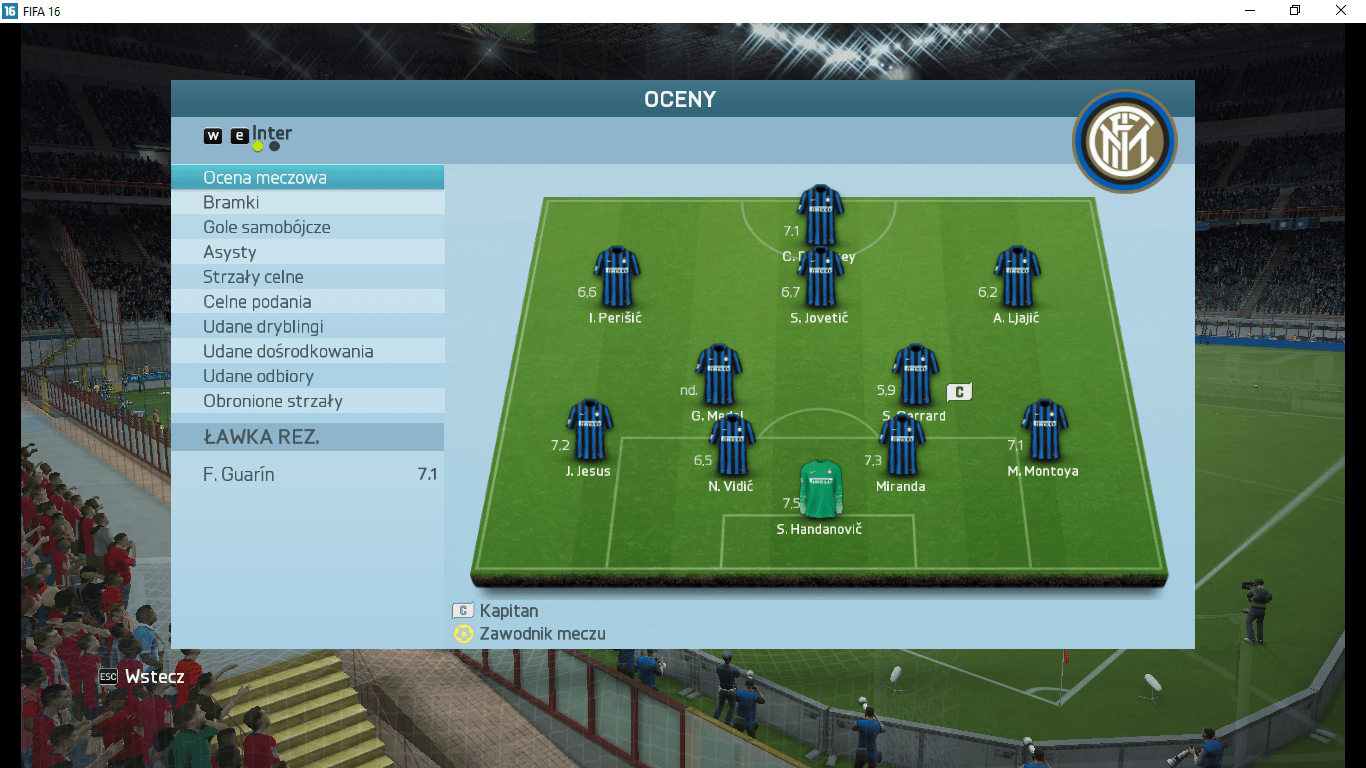
Task: Choose Gole samobójcze in the list
Action: click(307, 227)
